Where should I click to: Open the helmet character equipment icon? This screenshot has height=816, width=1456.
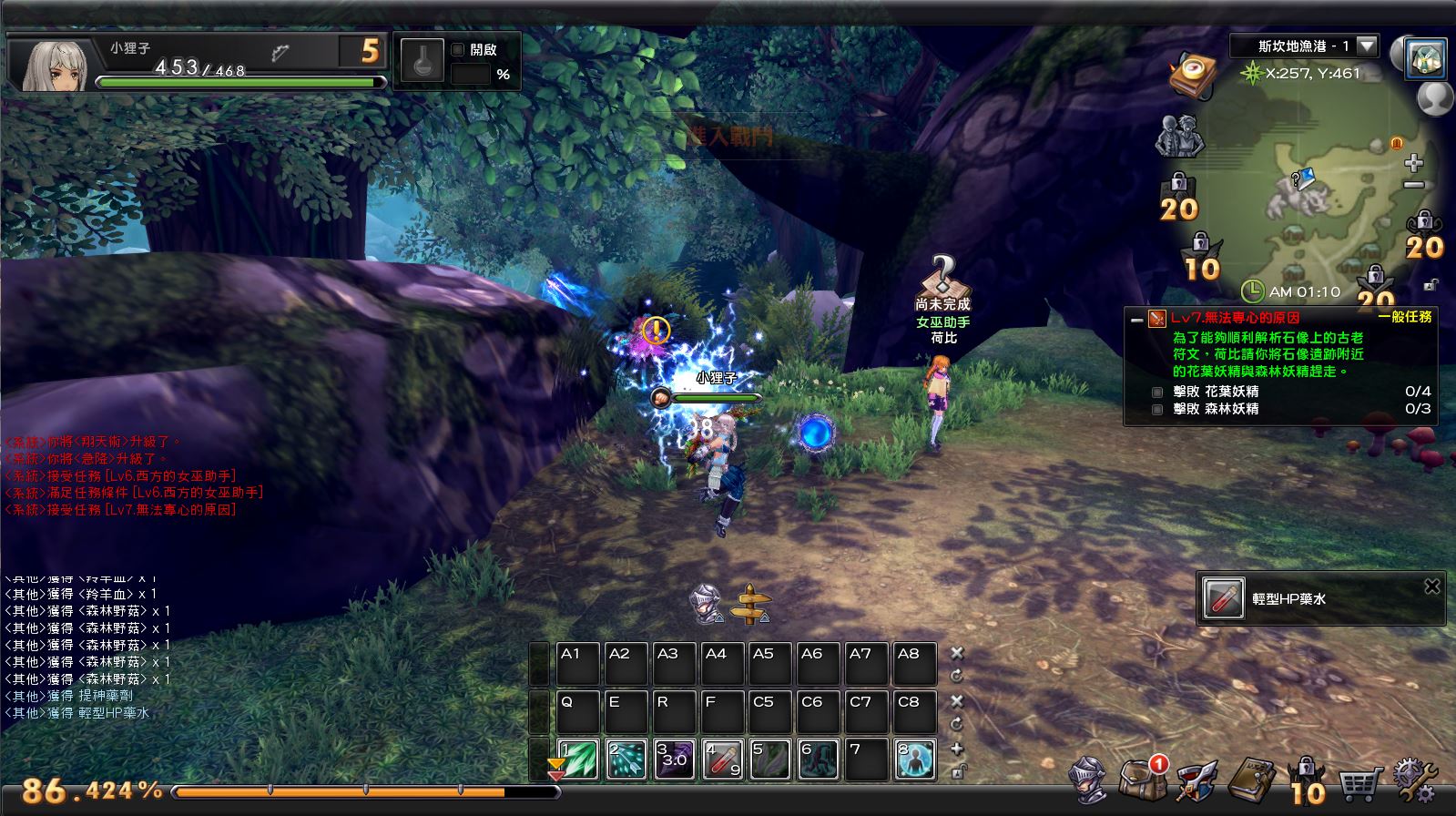(x=1088, y=780)
